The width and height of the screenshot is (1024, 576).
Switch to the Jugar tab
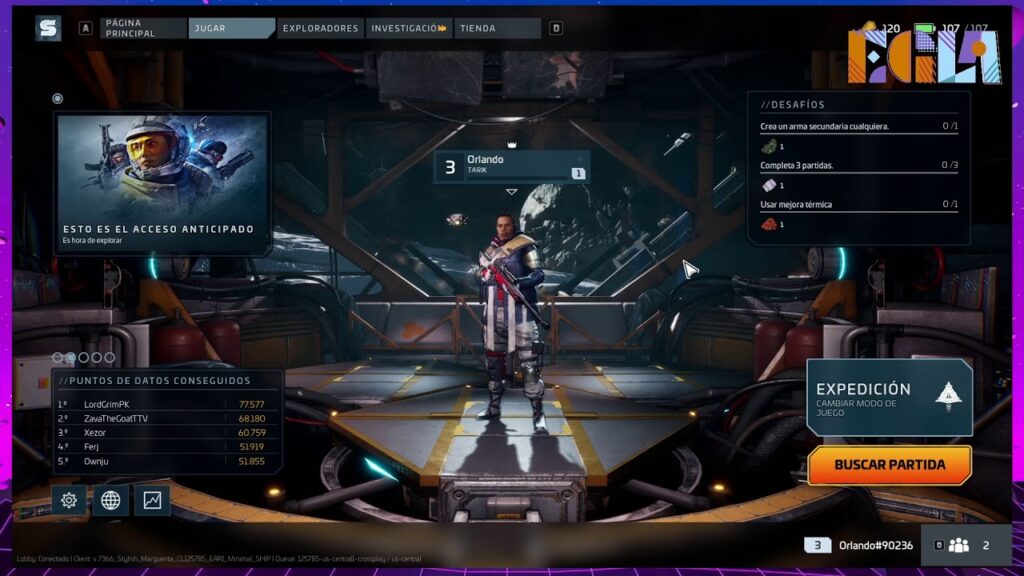click(230, 28)
